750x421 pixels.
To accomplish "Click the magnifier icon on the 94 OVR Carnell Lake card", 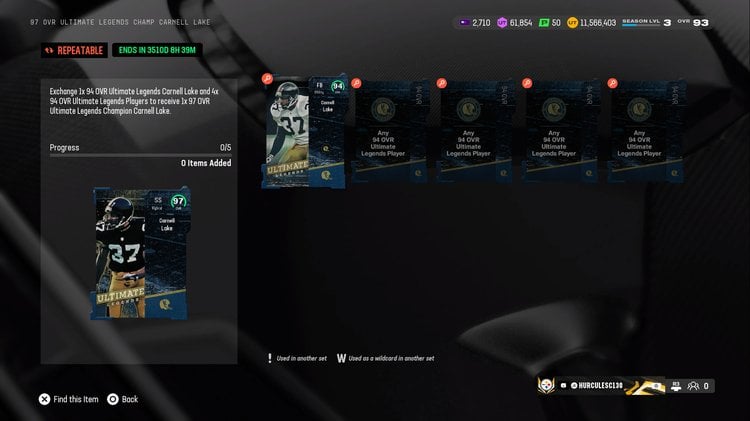I will click(267, 79).
